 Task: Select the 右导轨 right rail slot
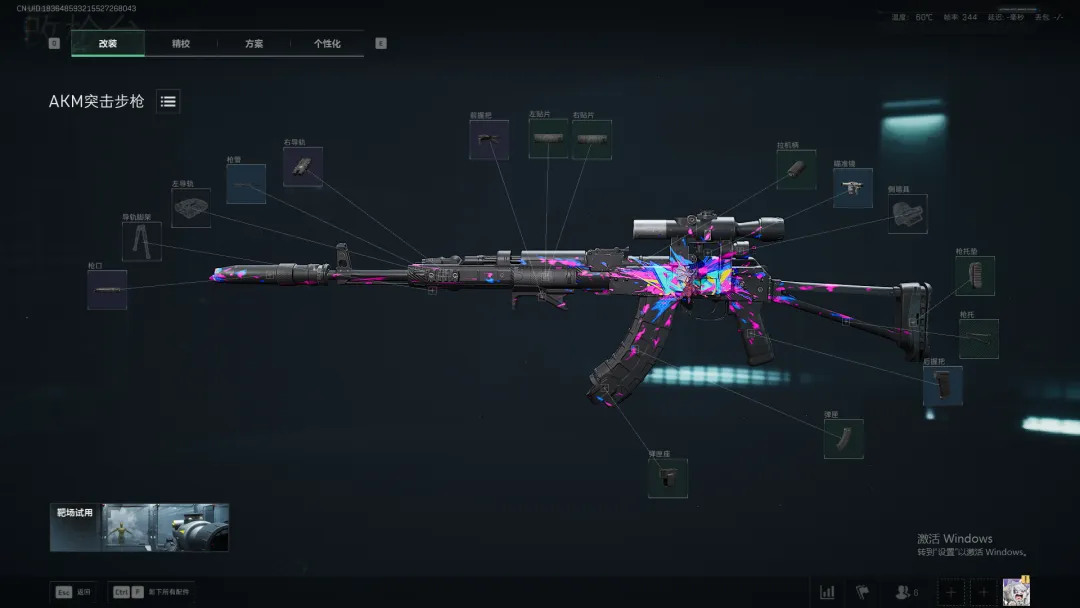pyautogui.click(x=302, y=167)
